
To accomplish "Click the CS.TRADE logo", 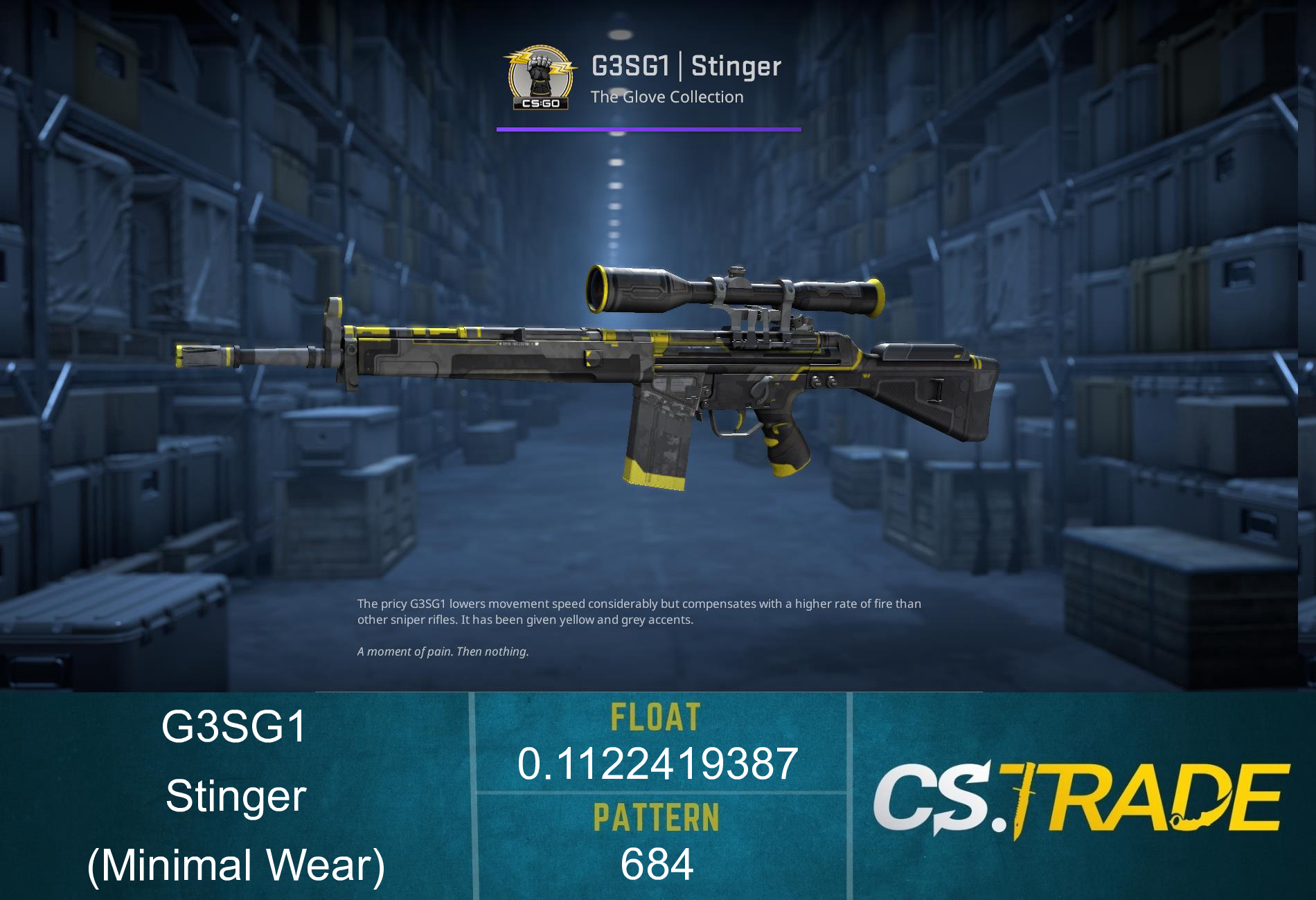I will (x=1080, y=798).
